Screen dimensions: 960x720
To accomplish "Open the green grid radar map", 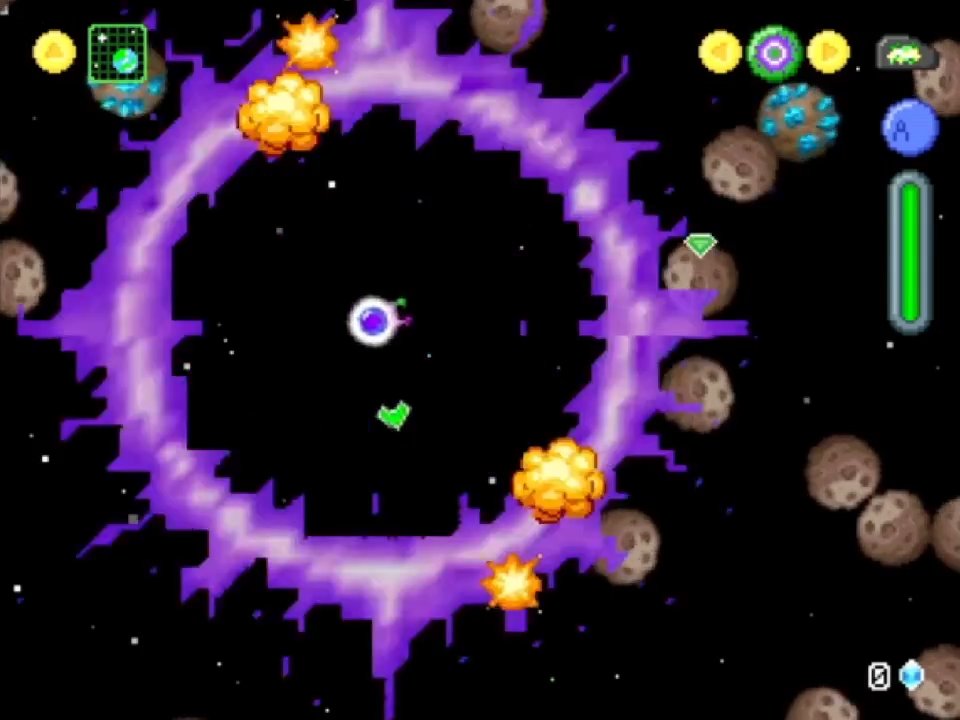I will click(x=117, y=55).
